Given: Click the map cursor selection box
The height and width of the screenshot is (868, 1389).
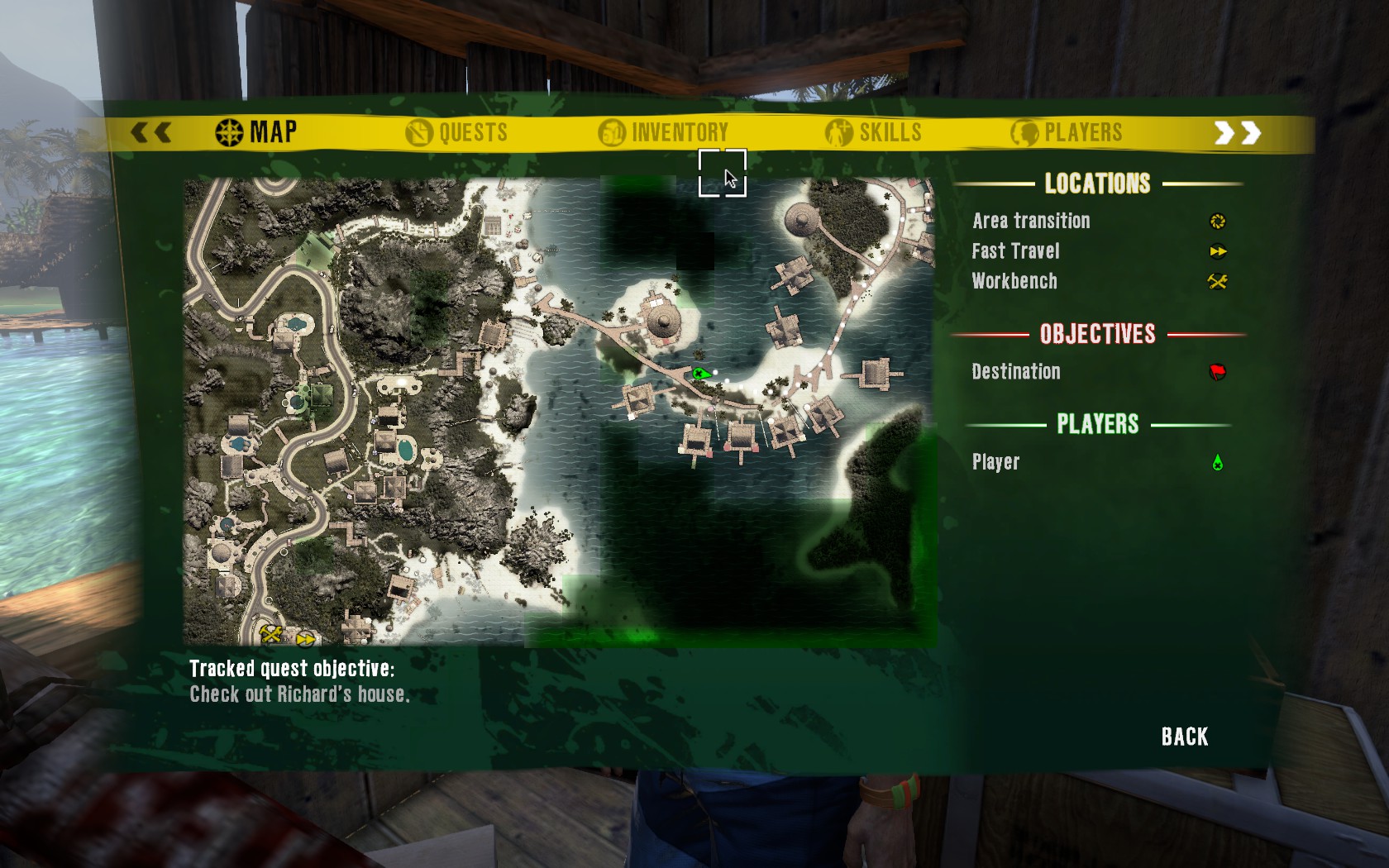Looking at the screenshot, I should [723, 174].
